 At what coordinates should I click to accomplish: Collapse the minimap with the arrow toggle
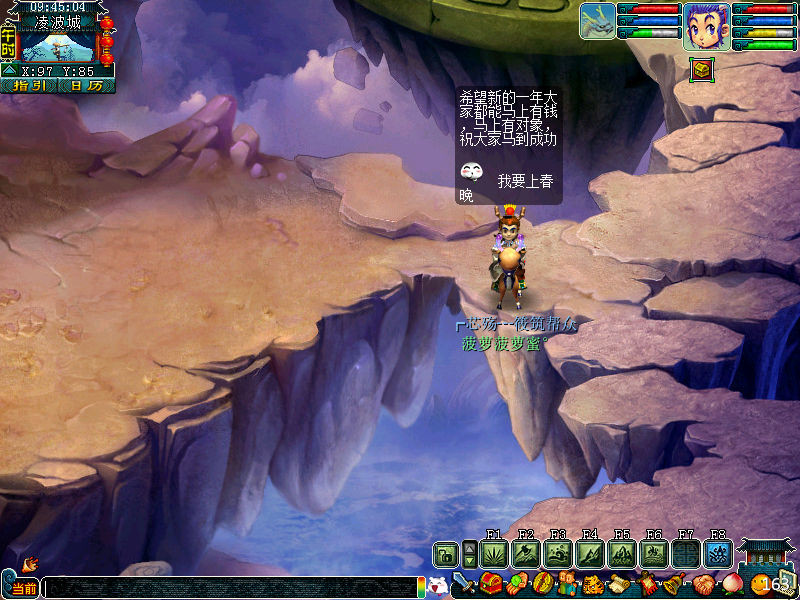click(9, 70)
